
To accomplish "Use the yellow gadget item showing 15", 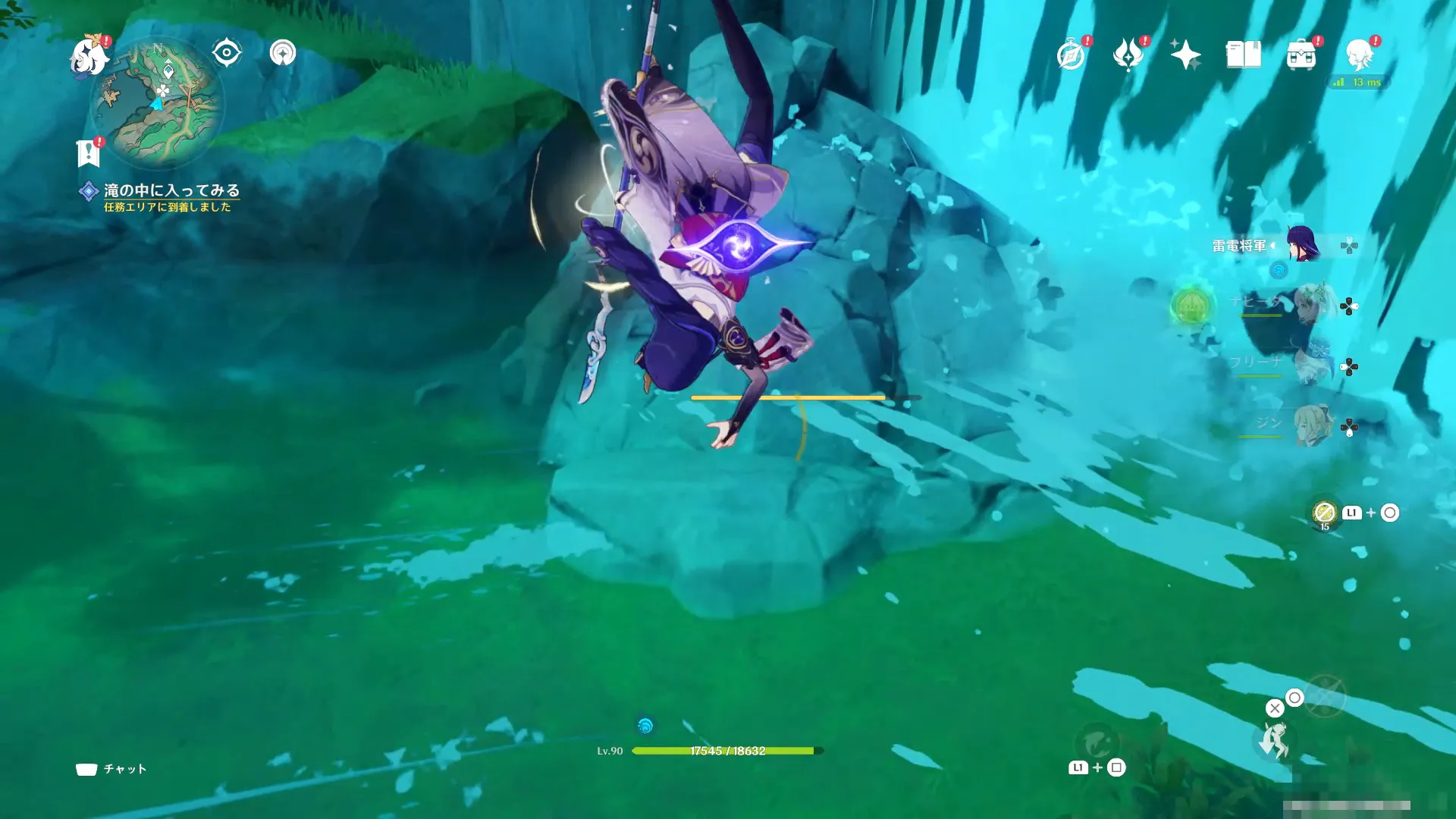I will (1324, 513).
